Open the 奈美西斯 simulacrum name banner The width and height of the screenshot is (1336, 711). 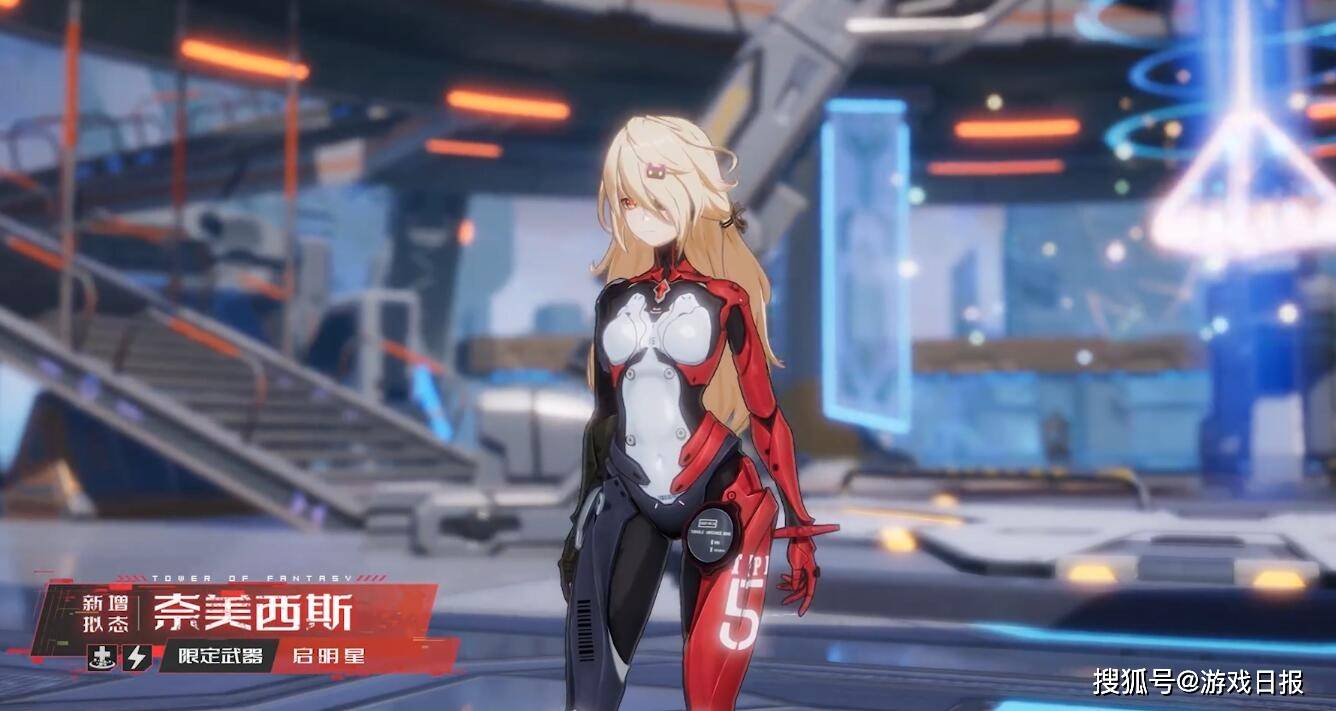252,612
